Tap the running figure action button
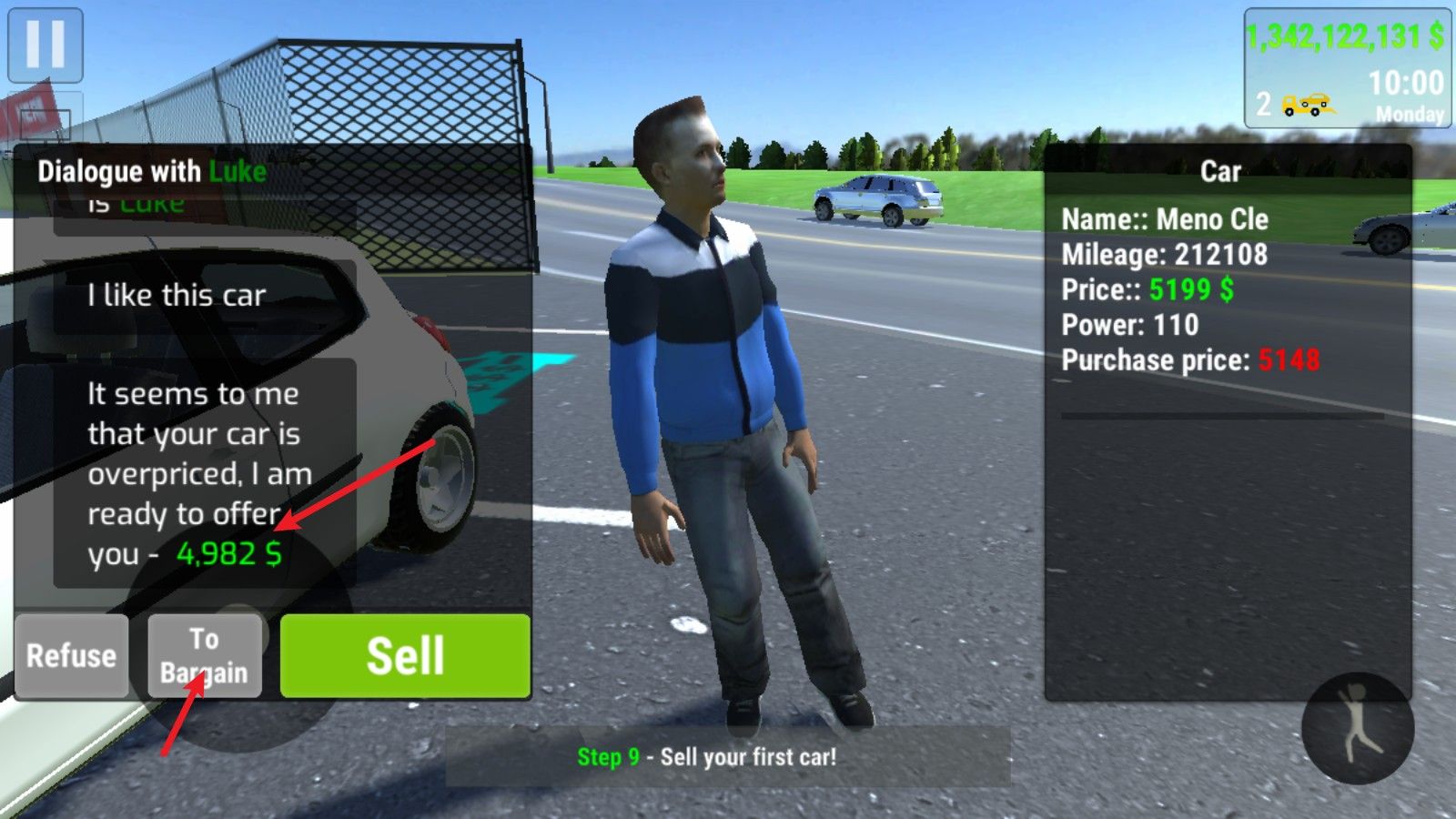Image resolution: width=1456 pixels, height=819 pixels. point(1357,728)
